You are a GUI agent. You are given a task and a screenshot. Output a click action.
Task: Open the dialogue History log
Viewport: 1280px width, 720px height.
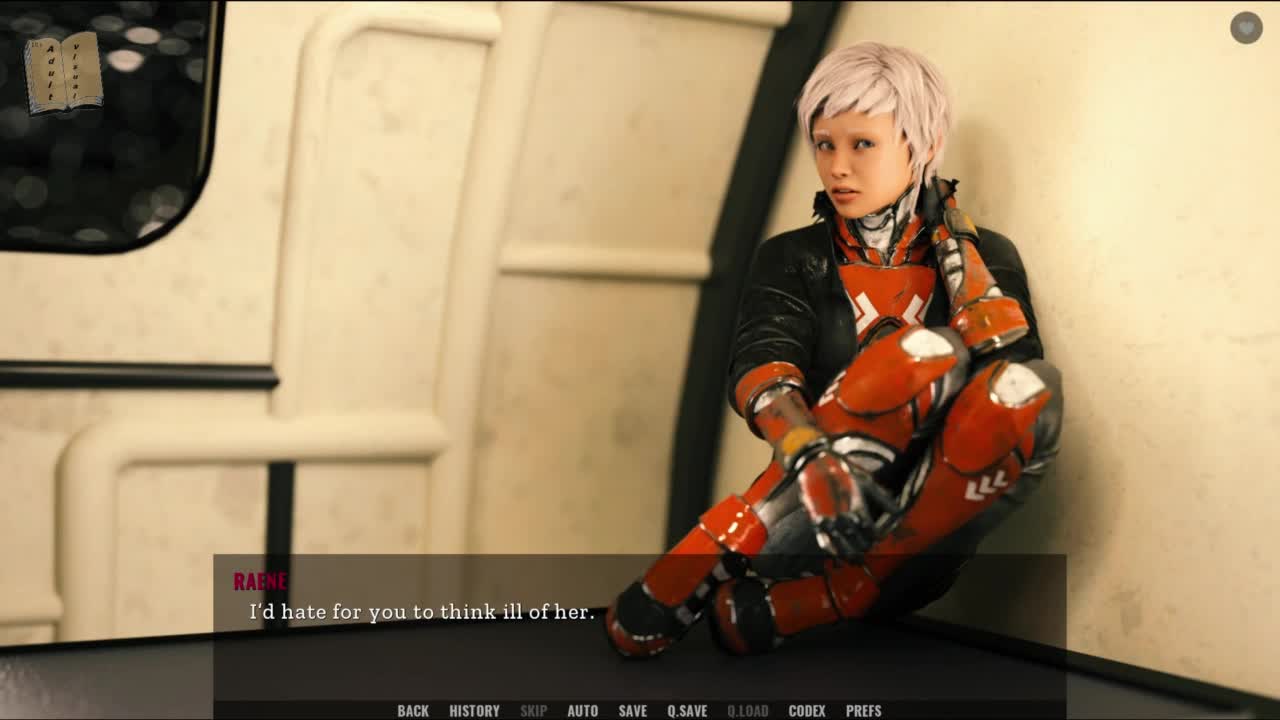474,711
